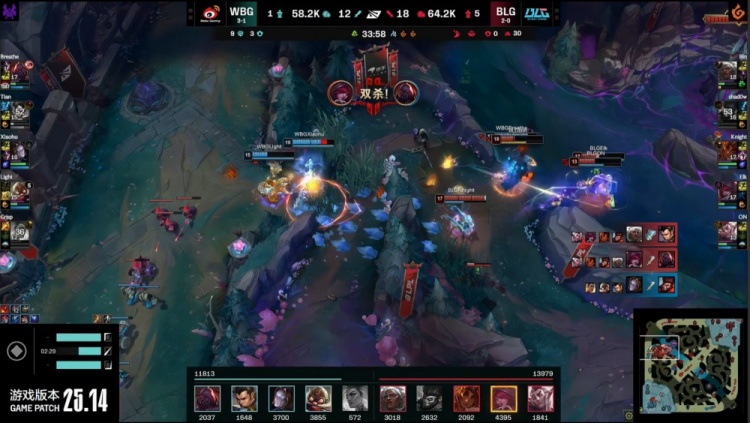
Task: Click the damage portrait showing 3855
Action: point(318,398)
